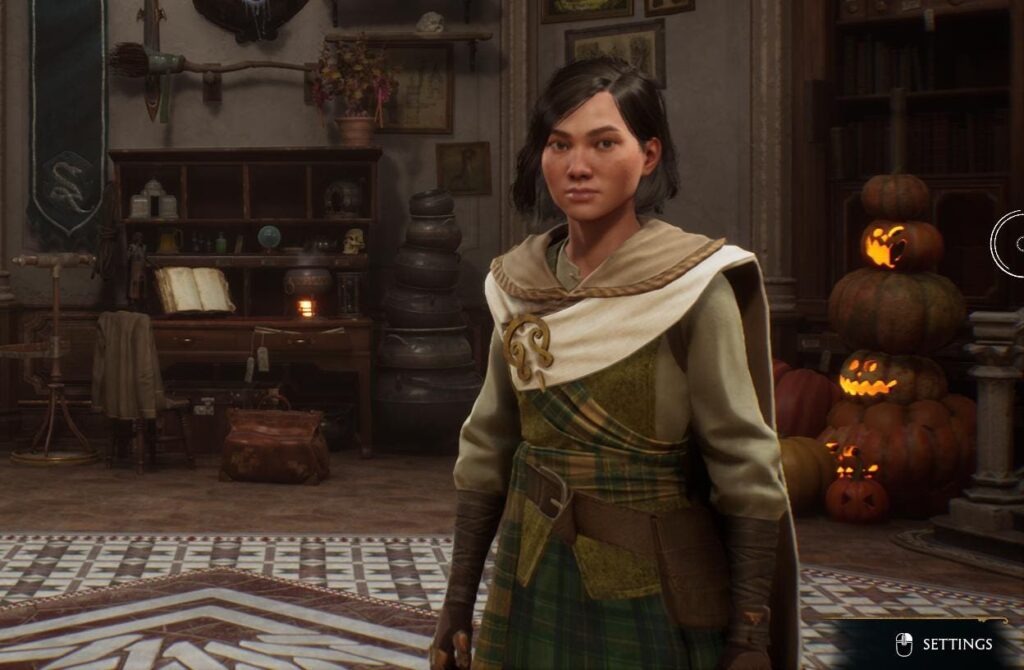
Task: Click the circular icon at the right edge
Action: point(1010,243)
